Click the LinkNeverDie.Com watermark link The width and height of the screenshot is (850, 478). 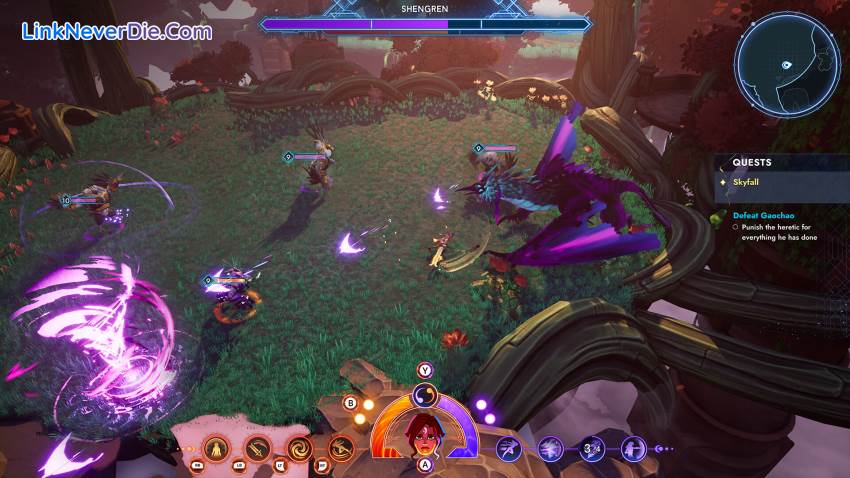117,31
